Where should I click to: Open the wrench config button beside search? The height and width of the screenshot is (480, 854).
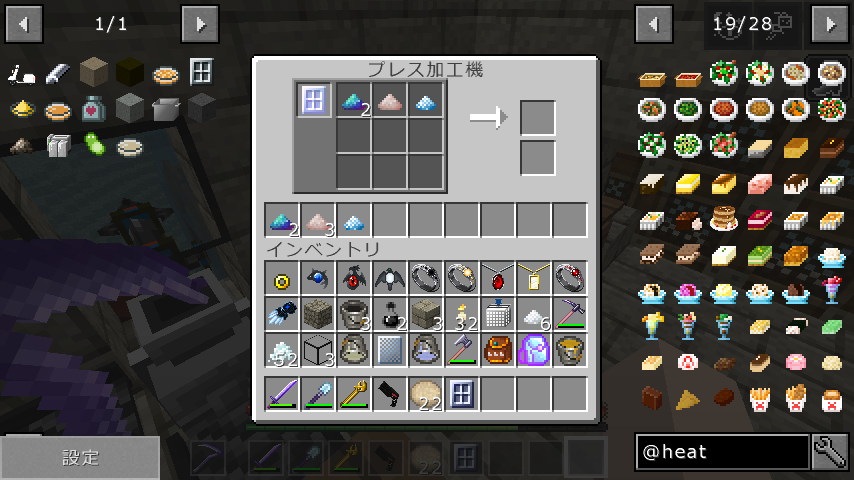(x=830, y=453)
